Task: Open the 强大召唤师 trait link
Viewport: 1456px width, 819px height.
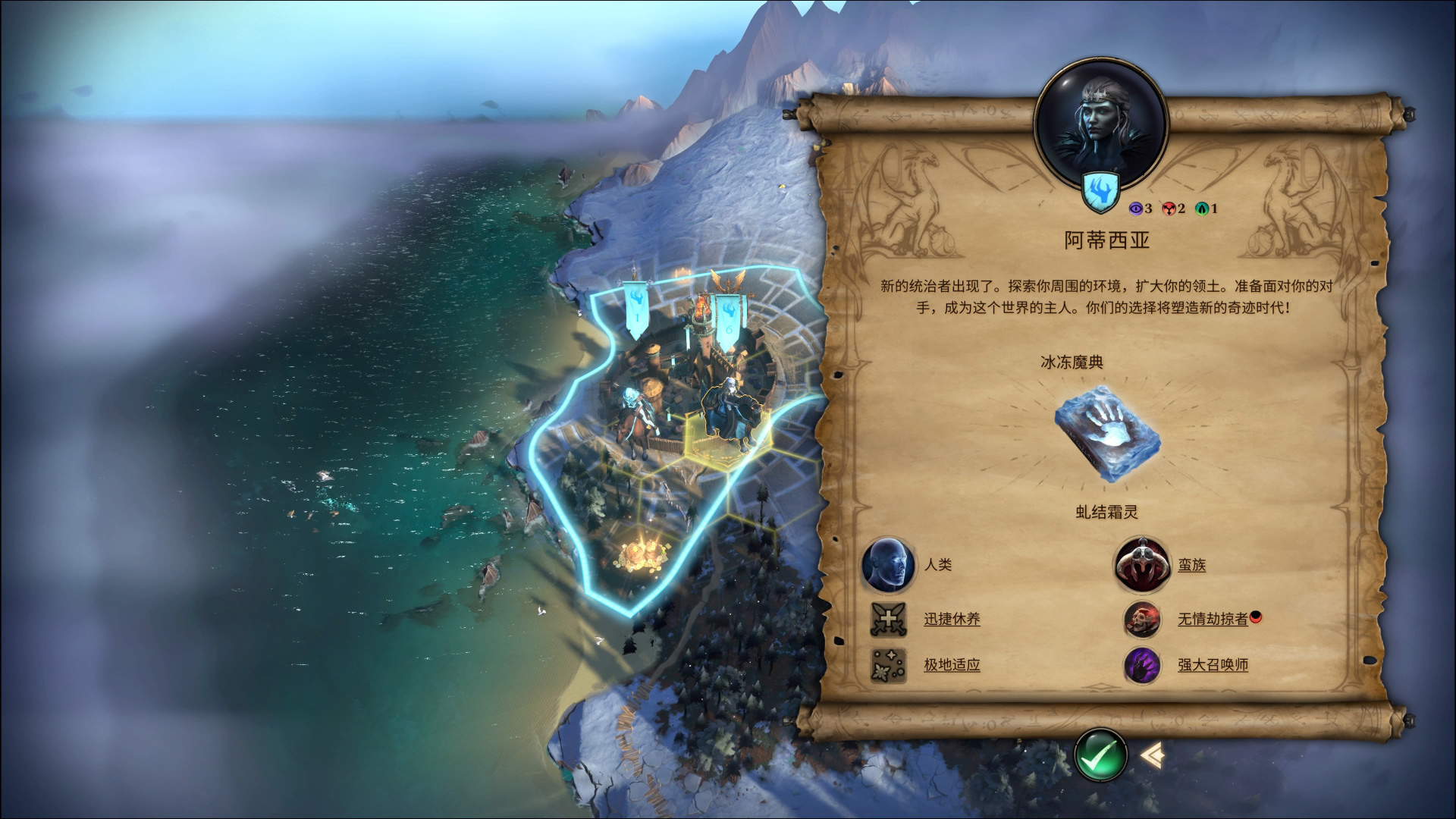Action: pyautogui.click(x=1212, y=665)
